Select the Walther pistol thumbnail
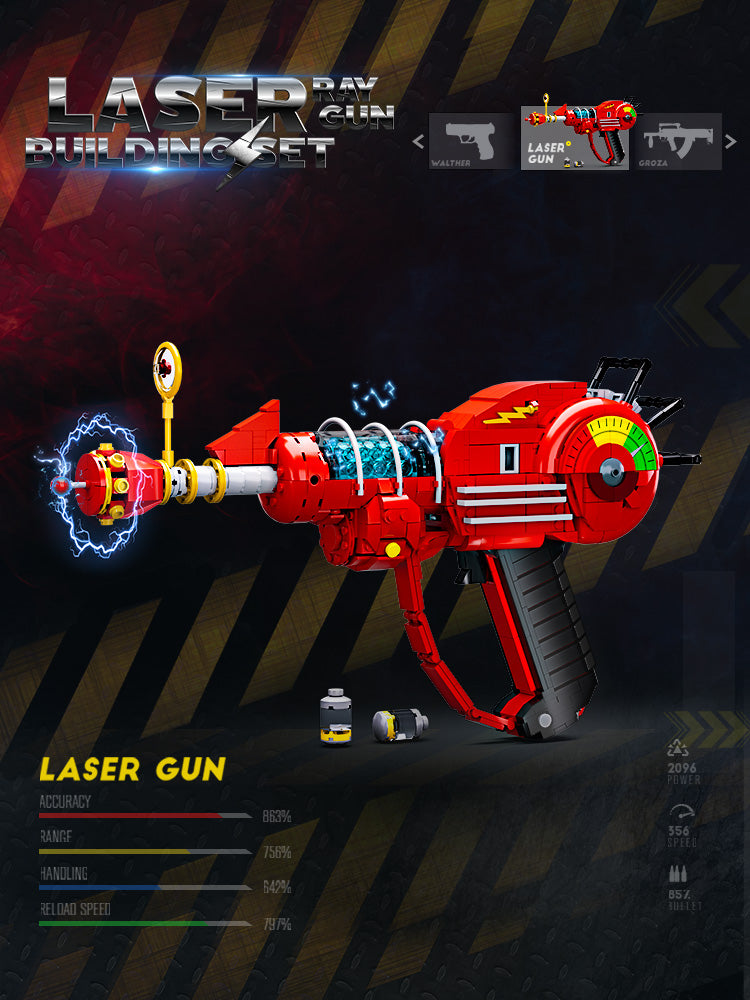 tap(472, 141)
